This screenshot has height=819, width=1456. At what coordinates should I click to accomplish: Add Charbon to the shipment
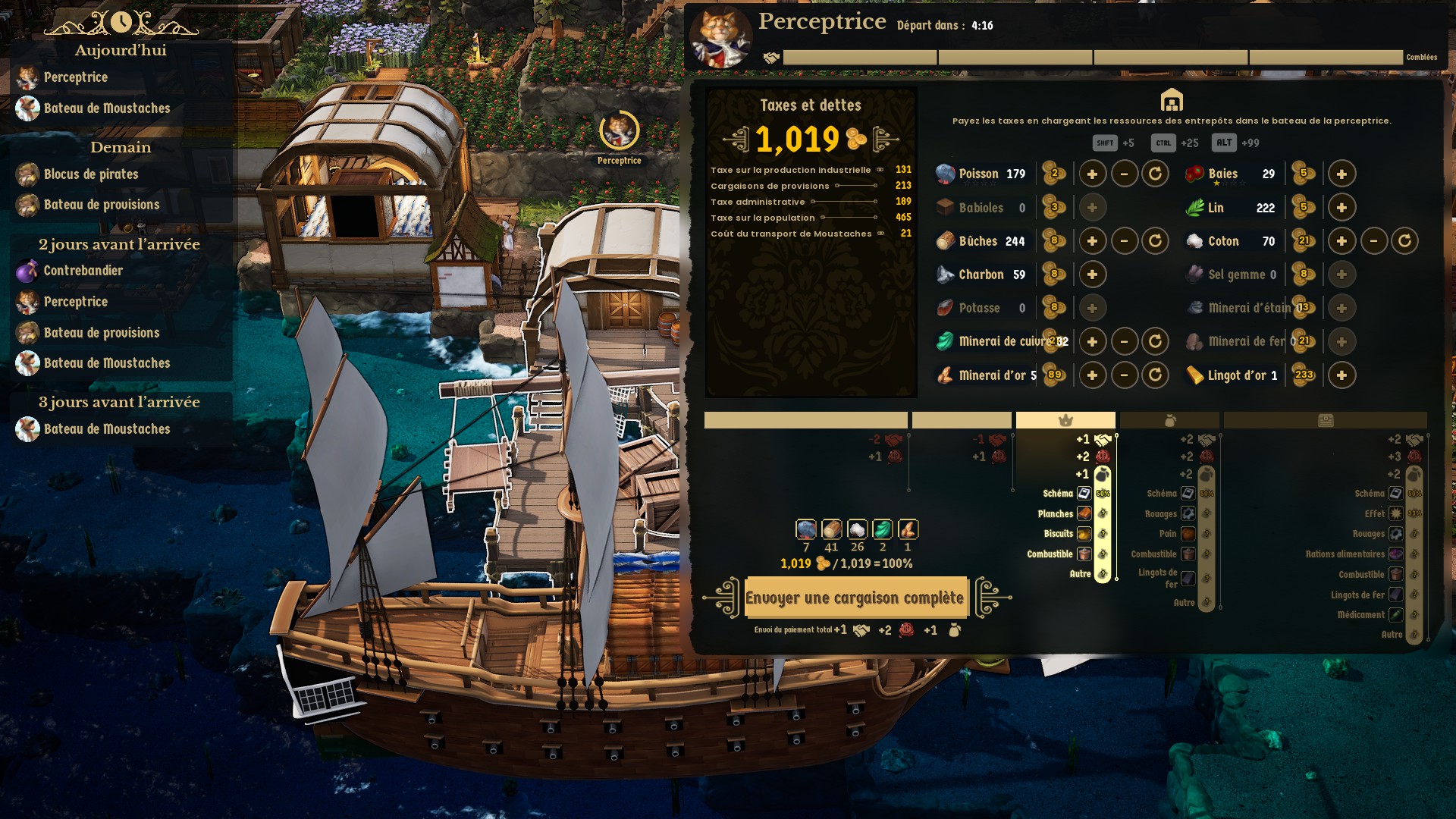pyautogui.click(x=1092, y=275)
